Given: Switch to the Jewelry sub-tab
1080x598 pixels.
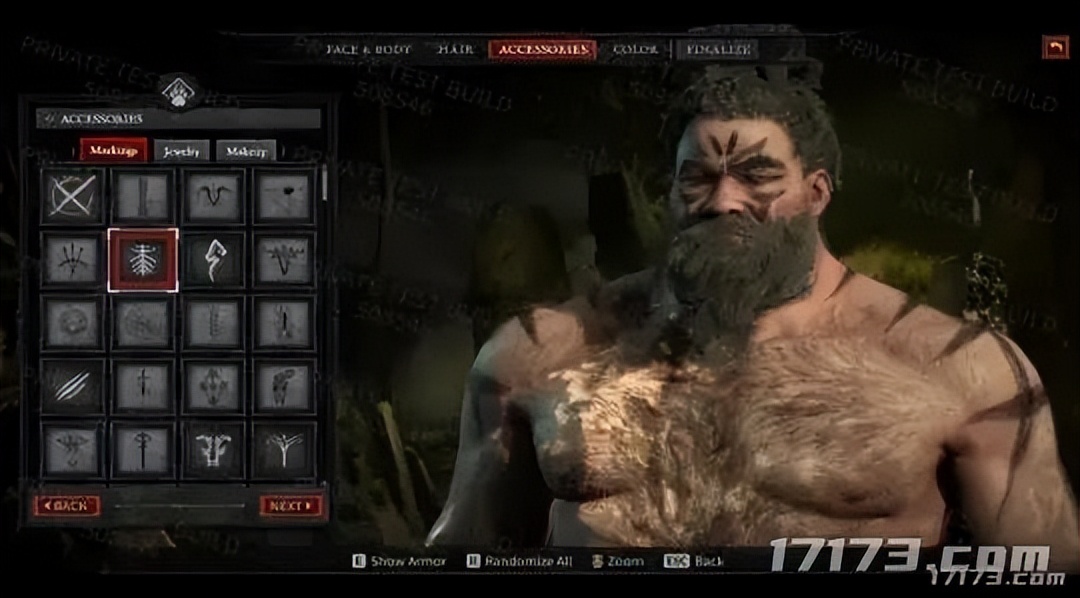Looking at the screenshot, I should [182, 152].
